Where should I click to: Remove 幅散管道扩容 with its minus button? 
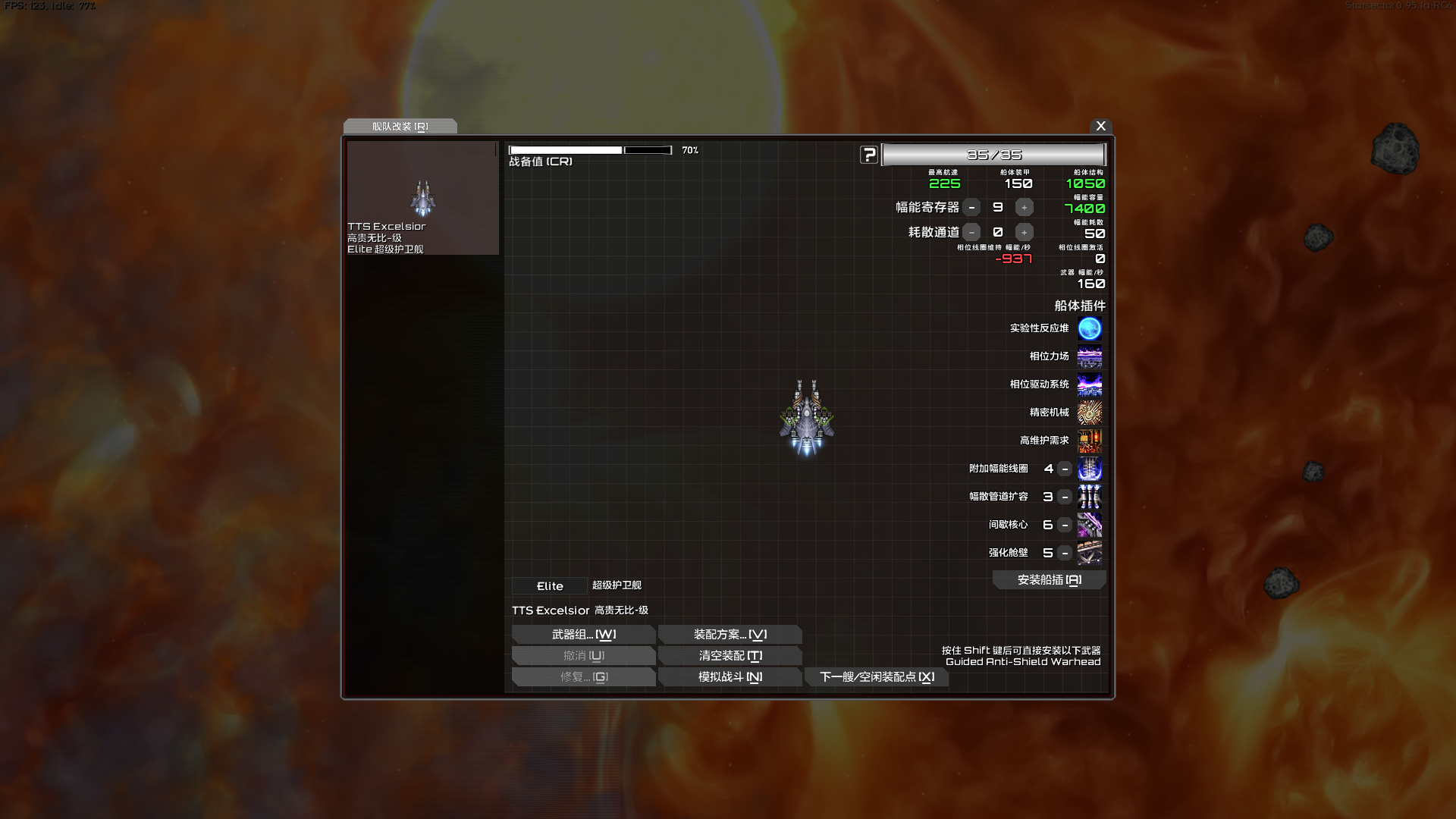pos(1064,497)
